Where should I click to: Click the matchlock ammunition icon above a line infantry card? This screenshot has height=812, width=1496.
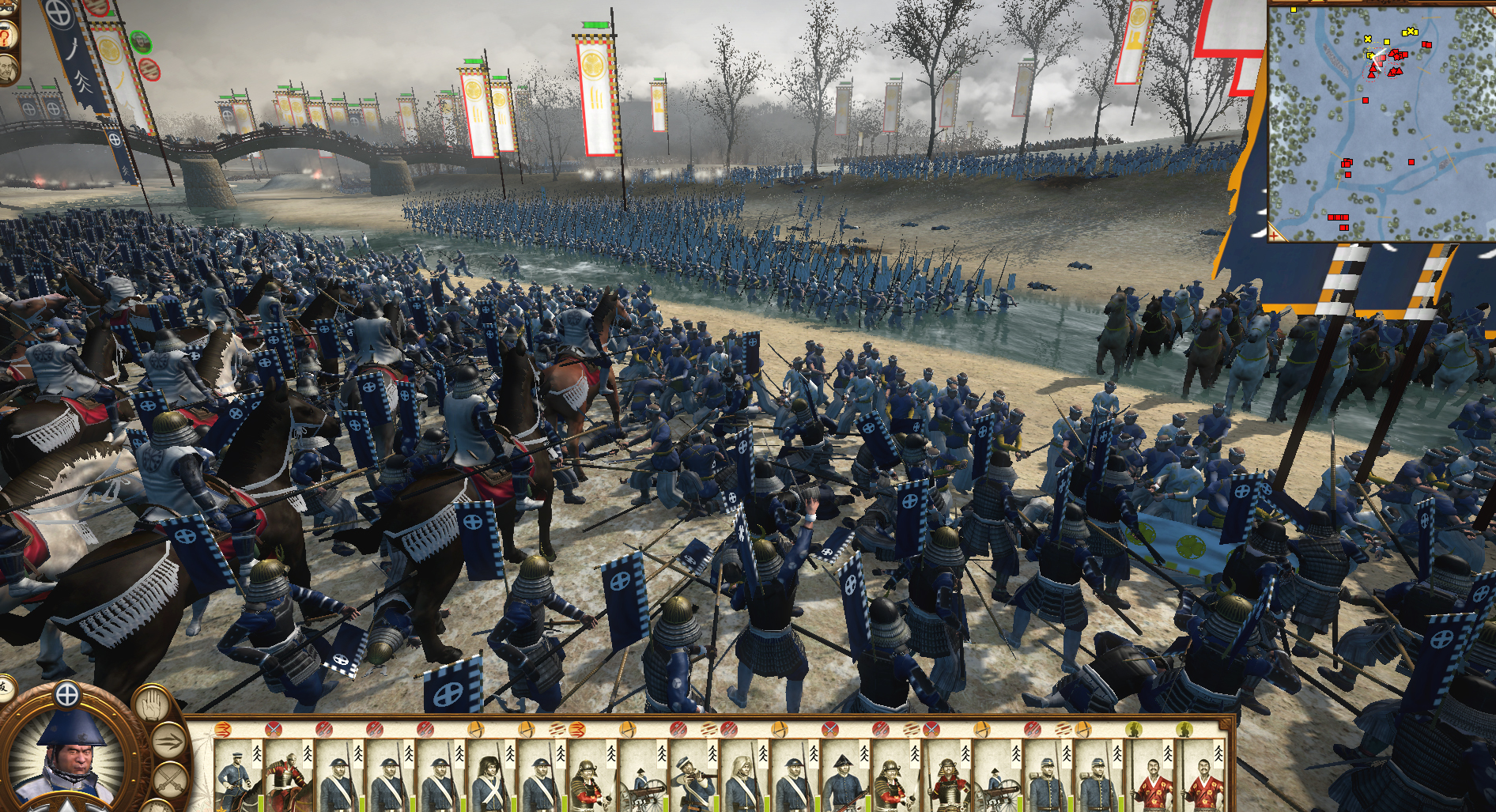323,731
